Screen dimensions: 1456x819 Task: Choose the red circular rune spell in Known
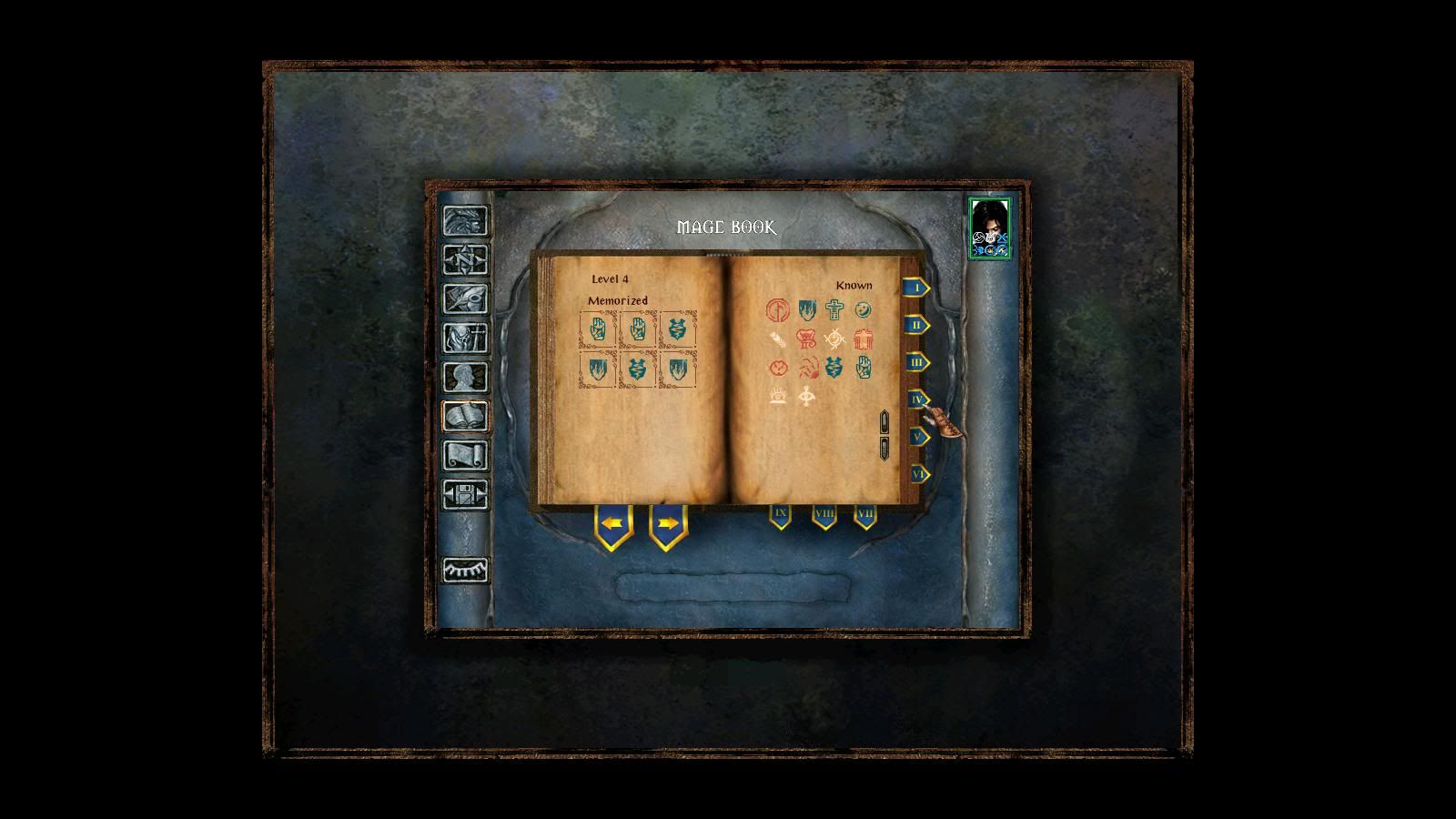click(776, 310)
